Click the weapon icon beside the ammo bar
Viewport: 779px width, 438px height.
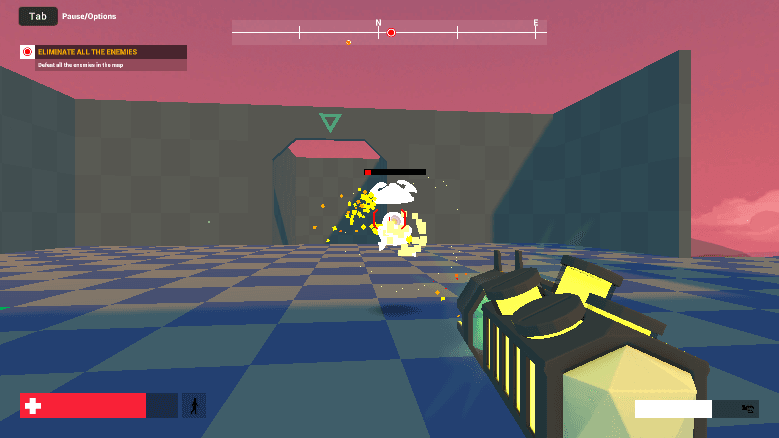[746, 408]
